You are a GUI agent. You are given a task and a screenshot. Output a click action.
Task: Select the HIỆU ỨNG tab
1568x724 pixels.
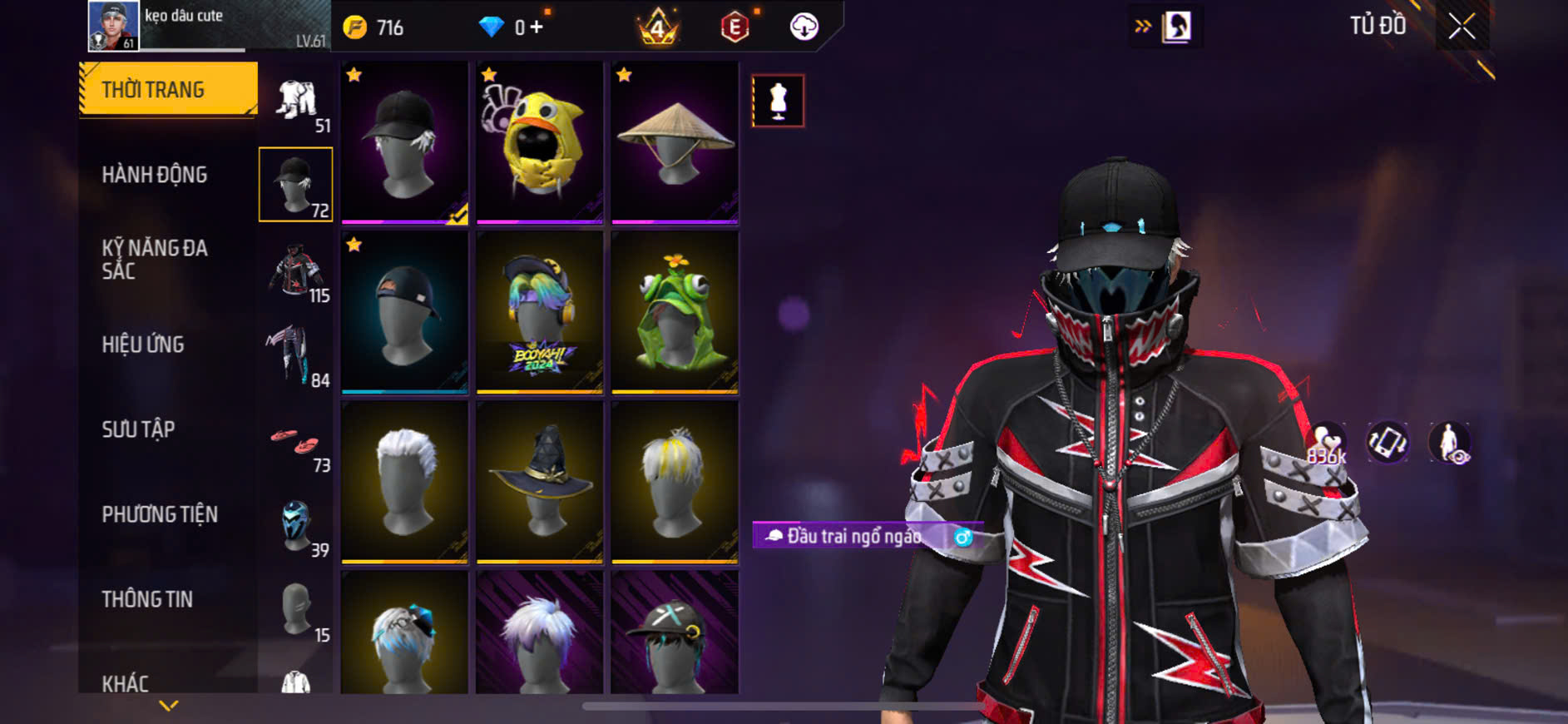[143, 345]
